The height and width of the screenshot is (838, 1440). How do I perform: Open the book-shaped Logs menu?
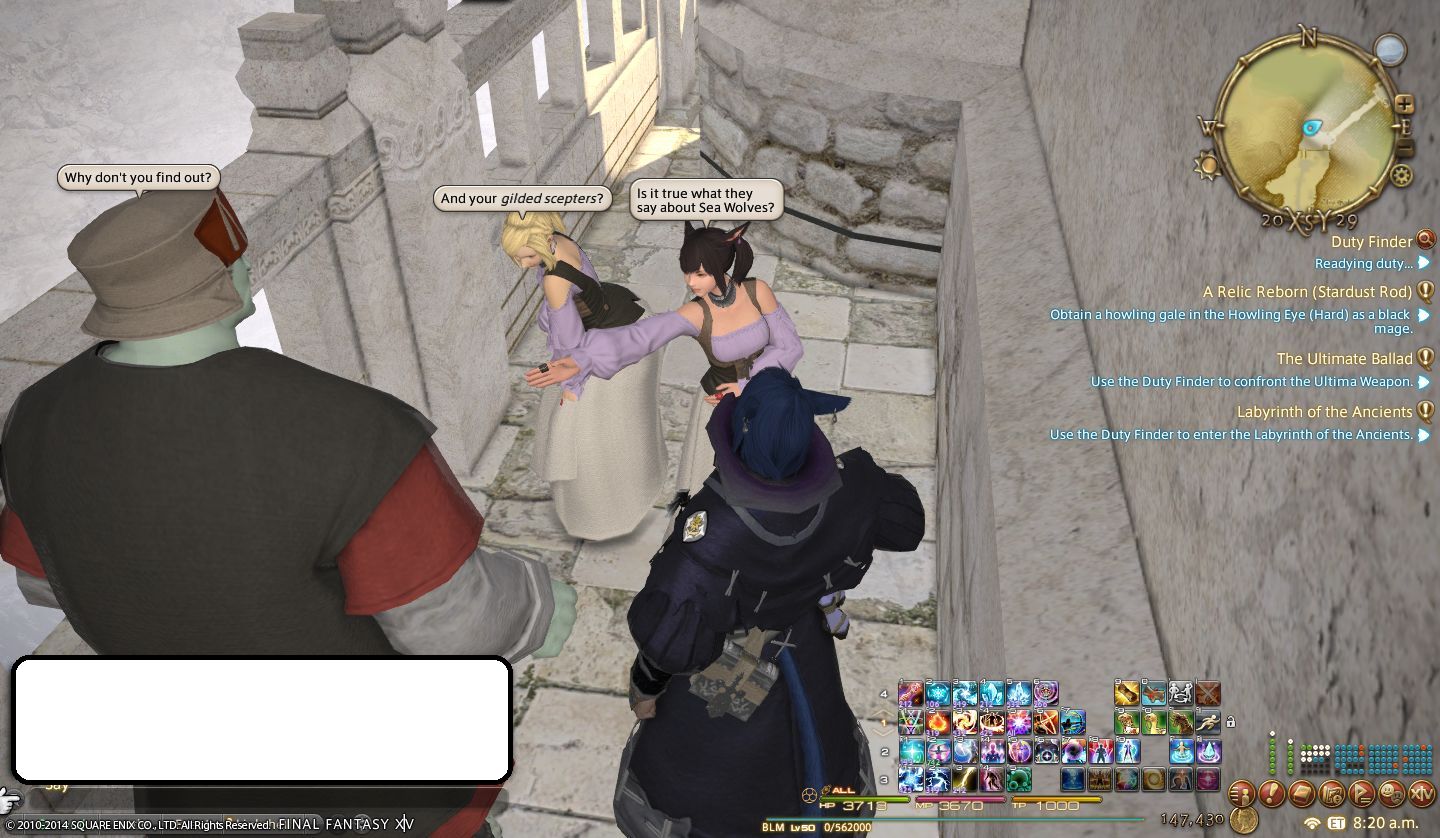1302,794
